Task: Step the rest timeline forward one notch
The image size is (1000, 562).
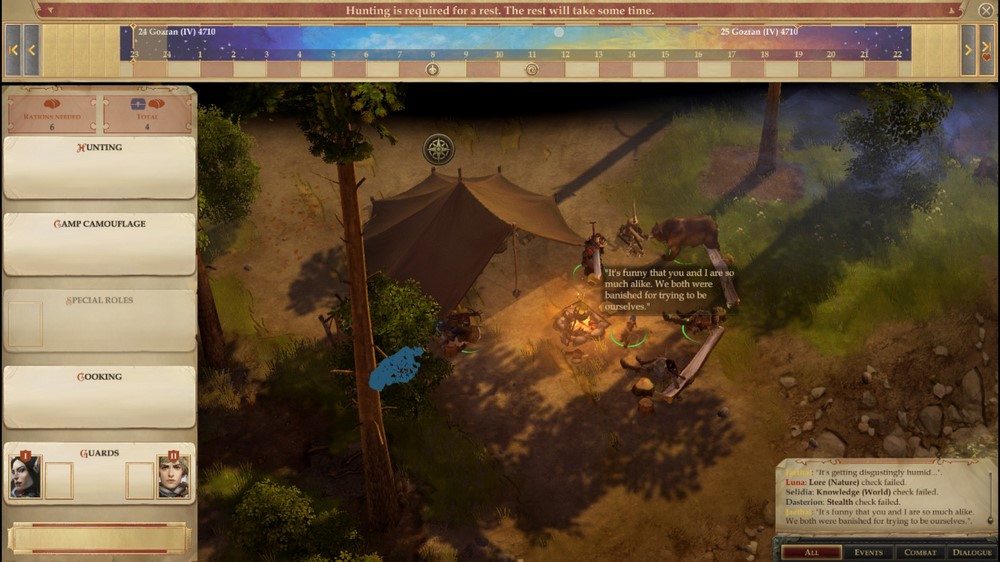Action: pyautogui.click(x=968, y=50)
